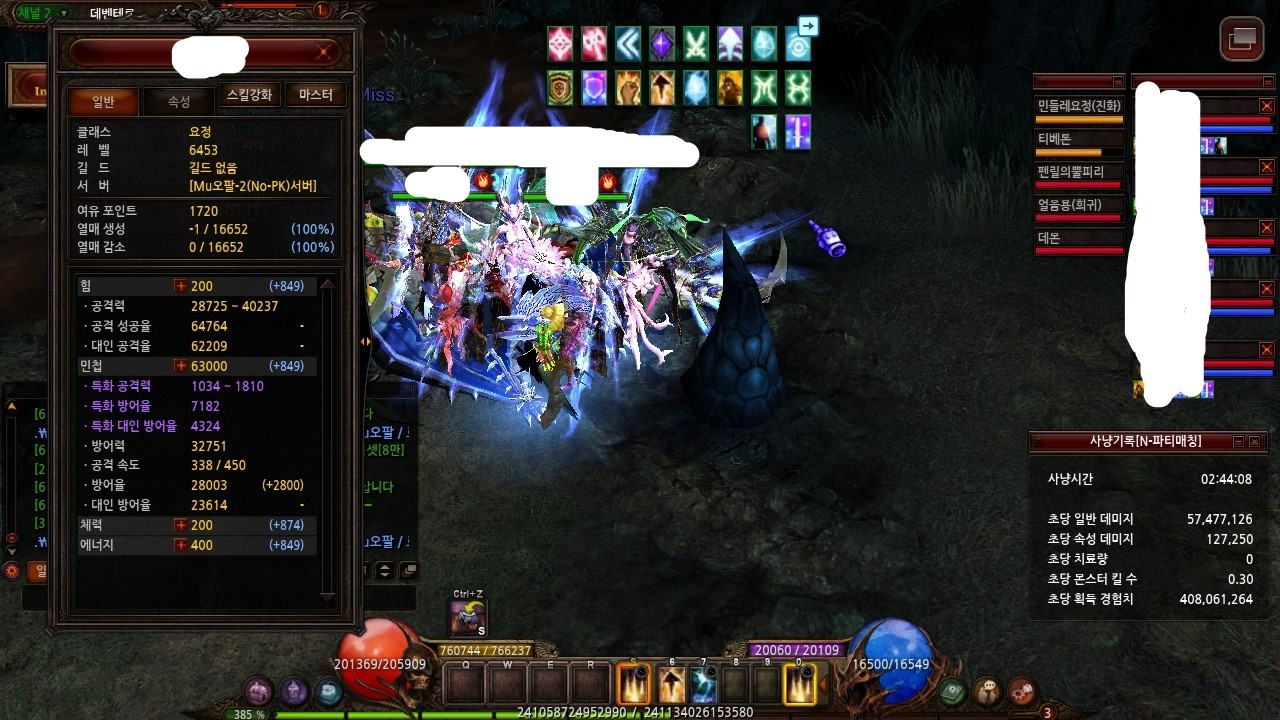The width and height of the screenshot is (1280, 720).
Task: Select the 일반 stats tab
Action: (x=103, y=101)
